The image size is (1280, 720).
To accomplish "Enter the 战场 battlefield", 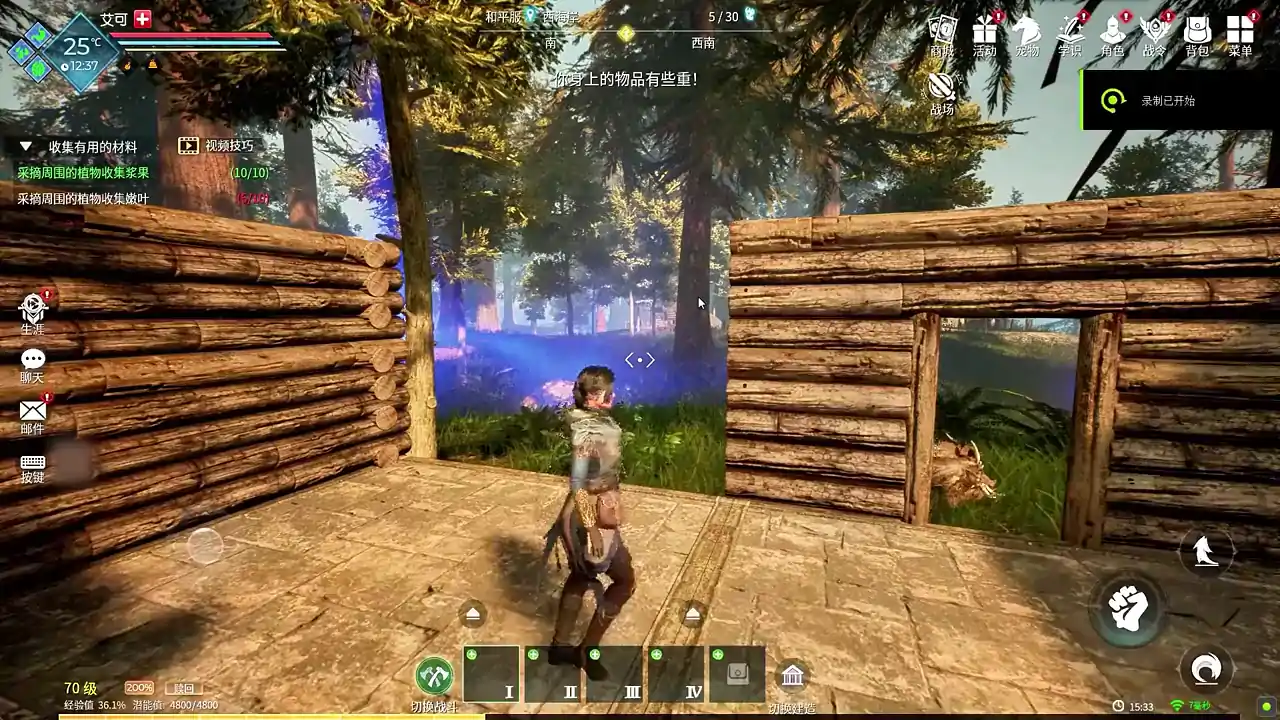I will tap(941, 91).
